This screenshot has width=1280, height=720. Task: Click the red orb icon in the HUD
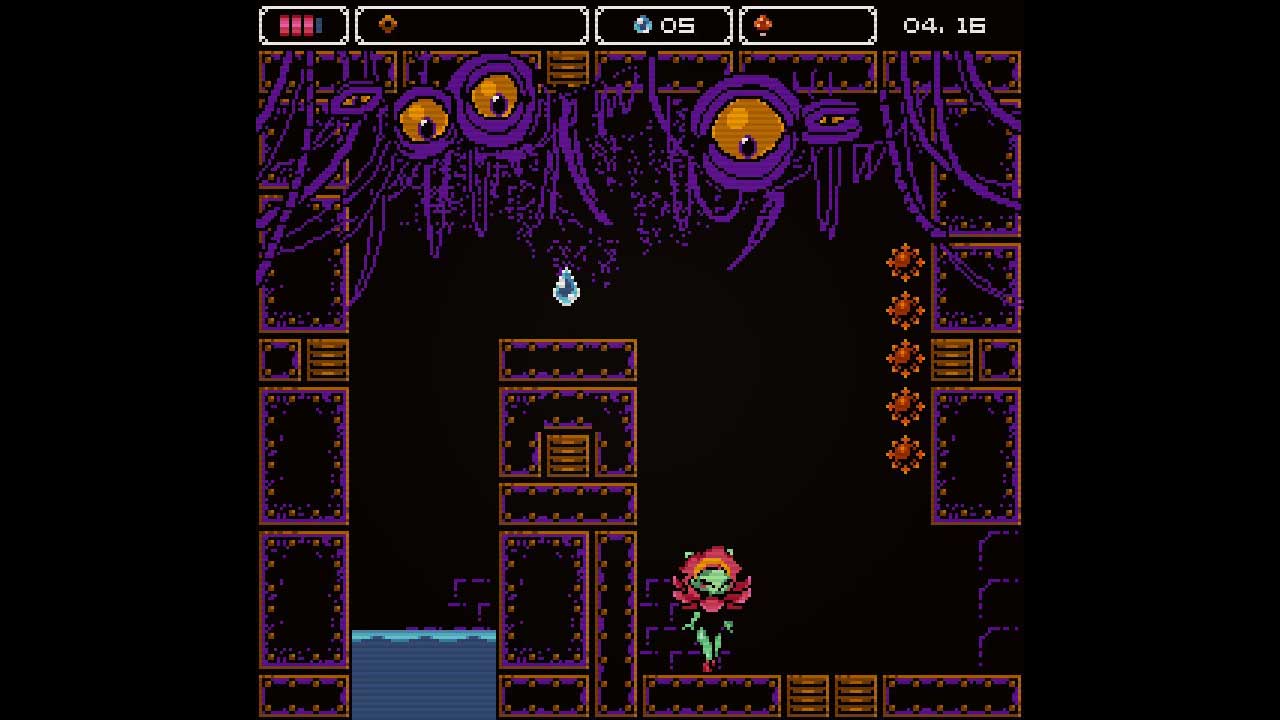click(x=763, y=25)
